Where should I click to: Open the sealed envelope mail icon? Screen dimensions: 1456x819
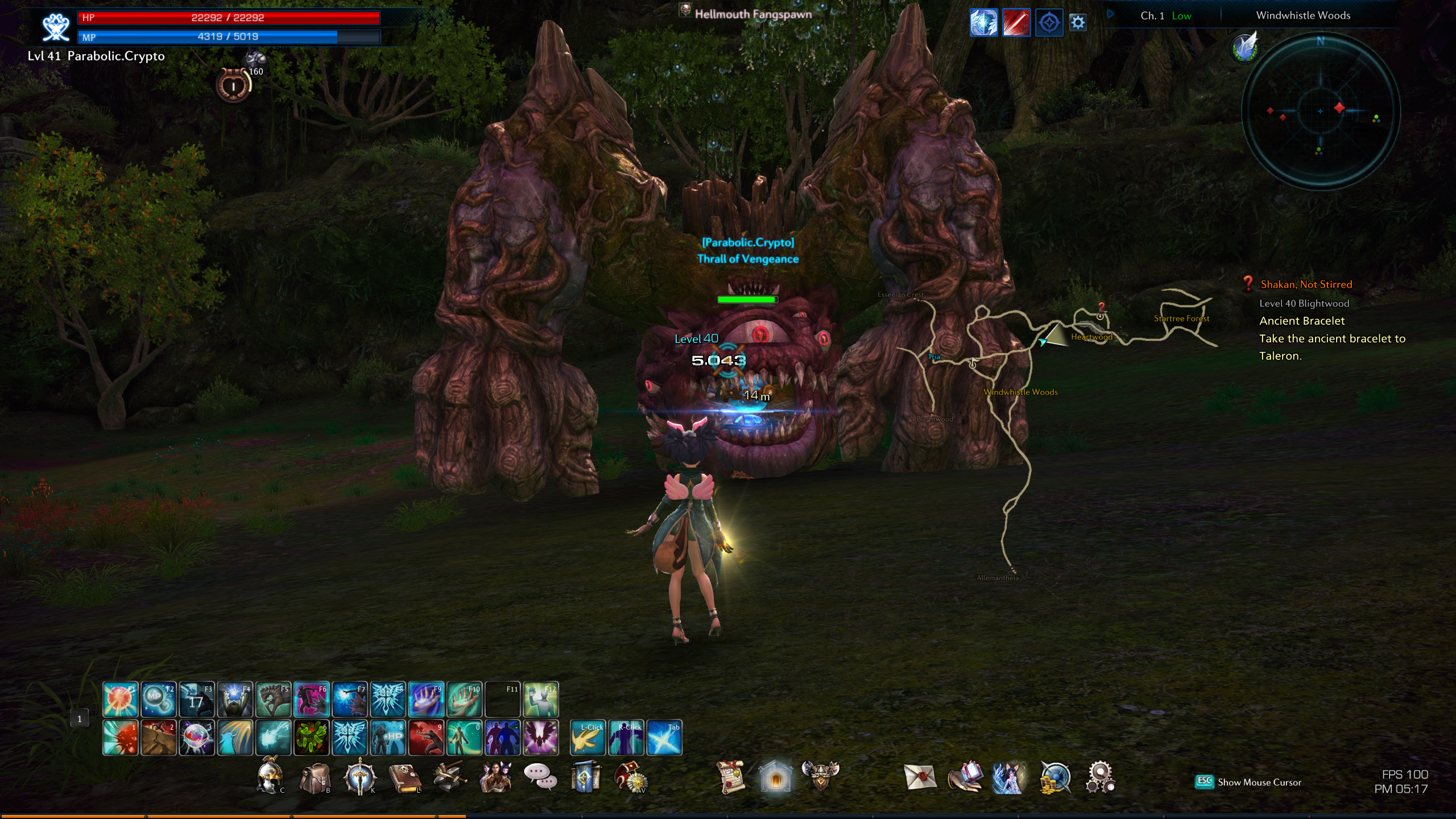[920, 777]
